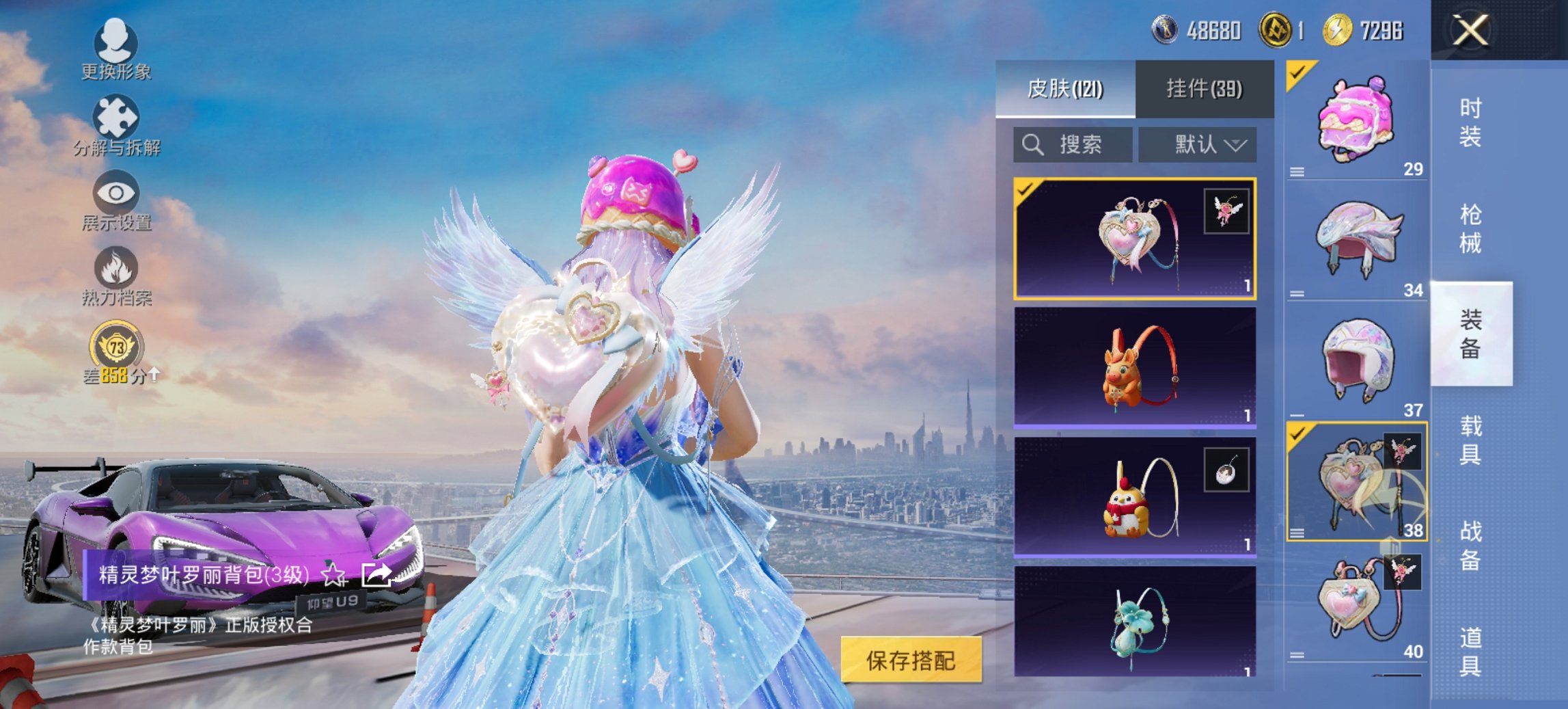The image size is (1568, 709).
Task: Favorite the backpack with the star icon
Action: point(333,575)
